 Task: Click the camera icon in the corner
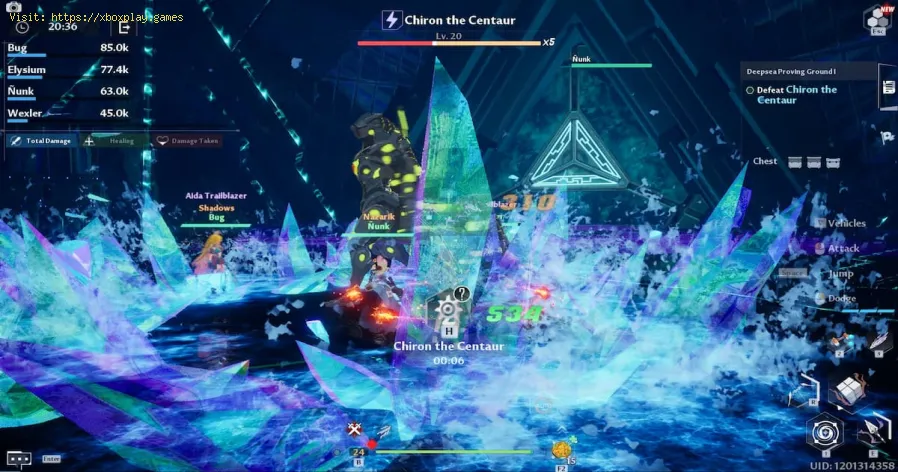[x=14, y=7]
